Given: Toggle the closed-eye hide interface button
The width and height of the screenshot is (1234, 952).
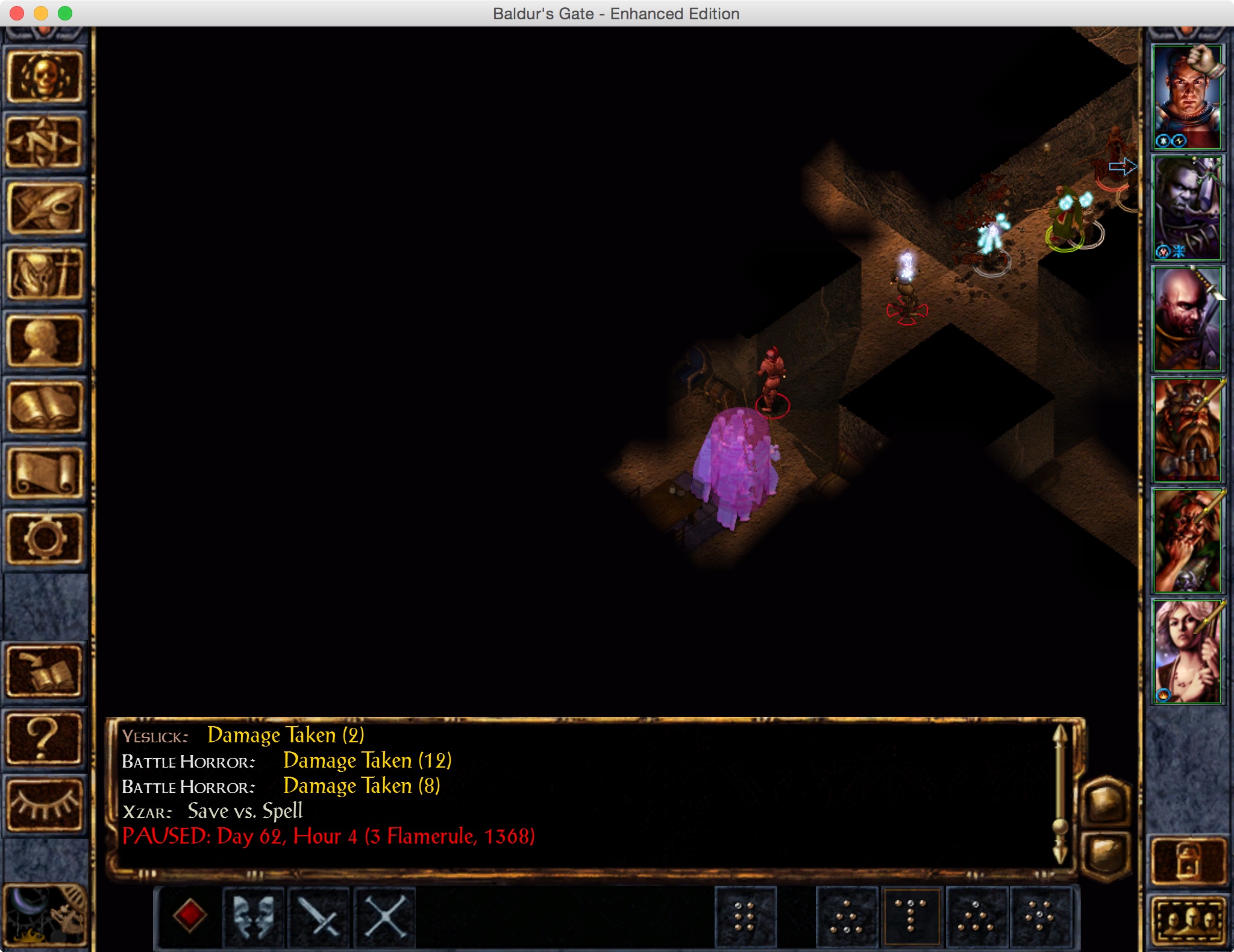Looking at the screenshot, I should (45, 805).
